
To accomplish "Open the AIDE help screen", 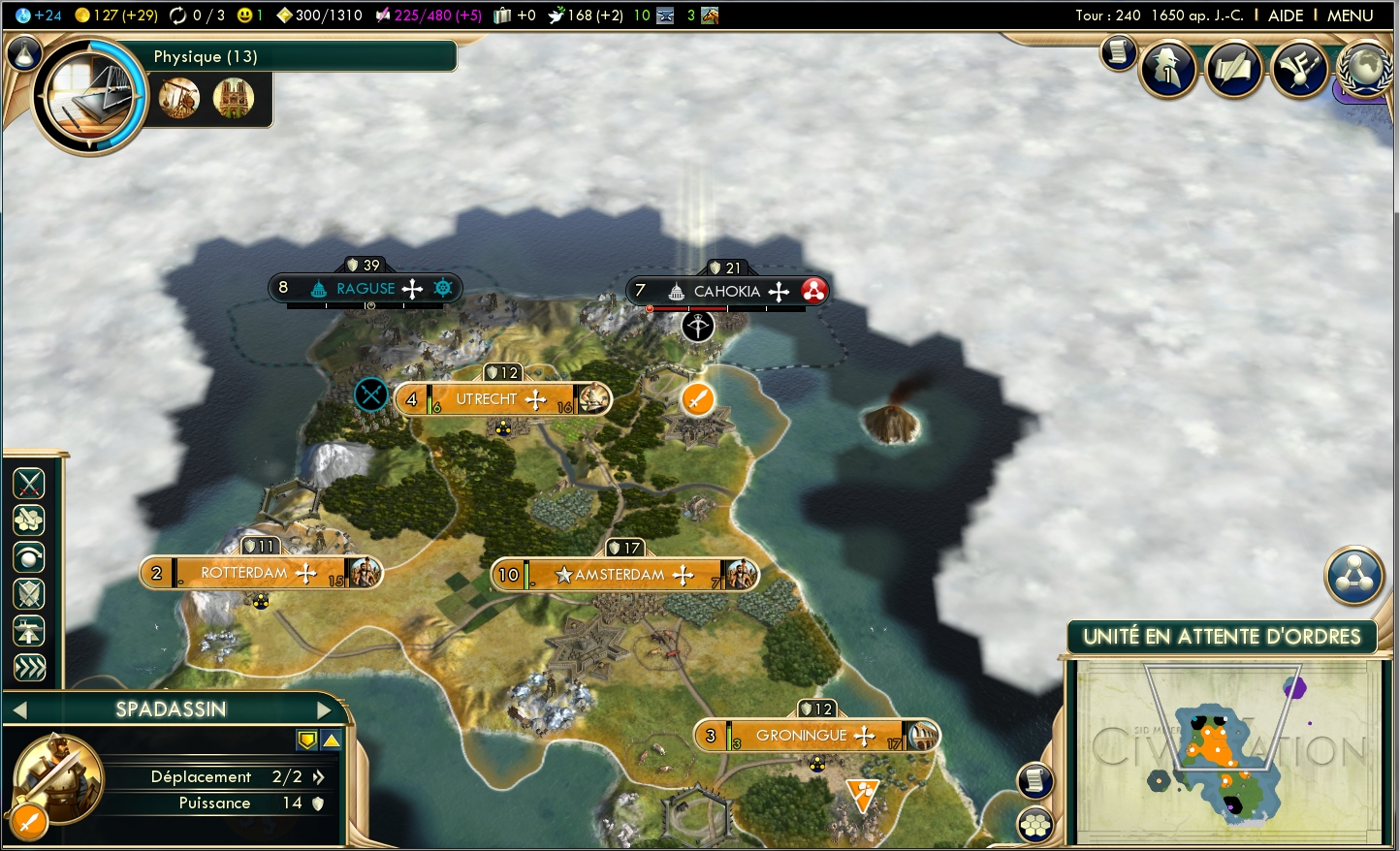I will [x=1286, y=16].
